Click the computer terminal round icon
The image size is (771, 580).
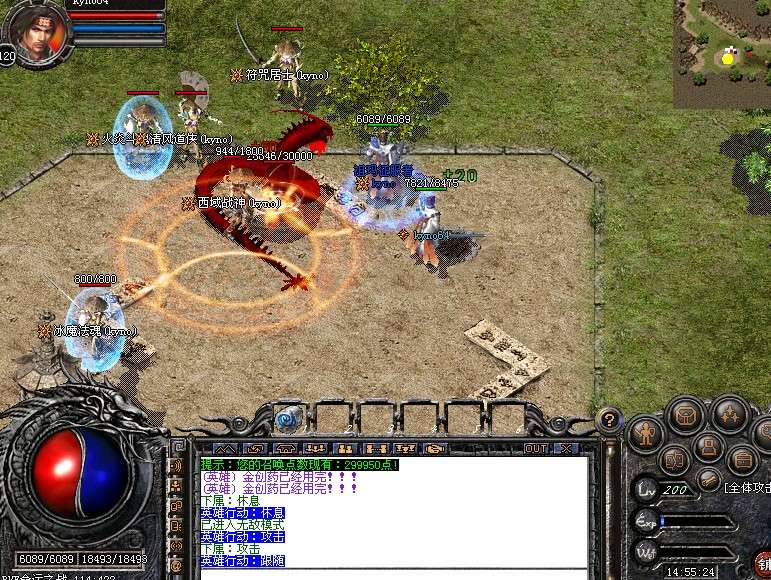click(x=708, y=447)
